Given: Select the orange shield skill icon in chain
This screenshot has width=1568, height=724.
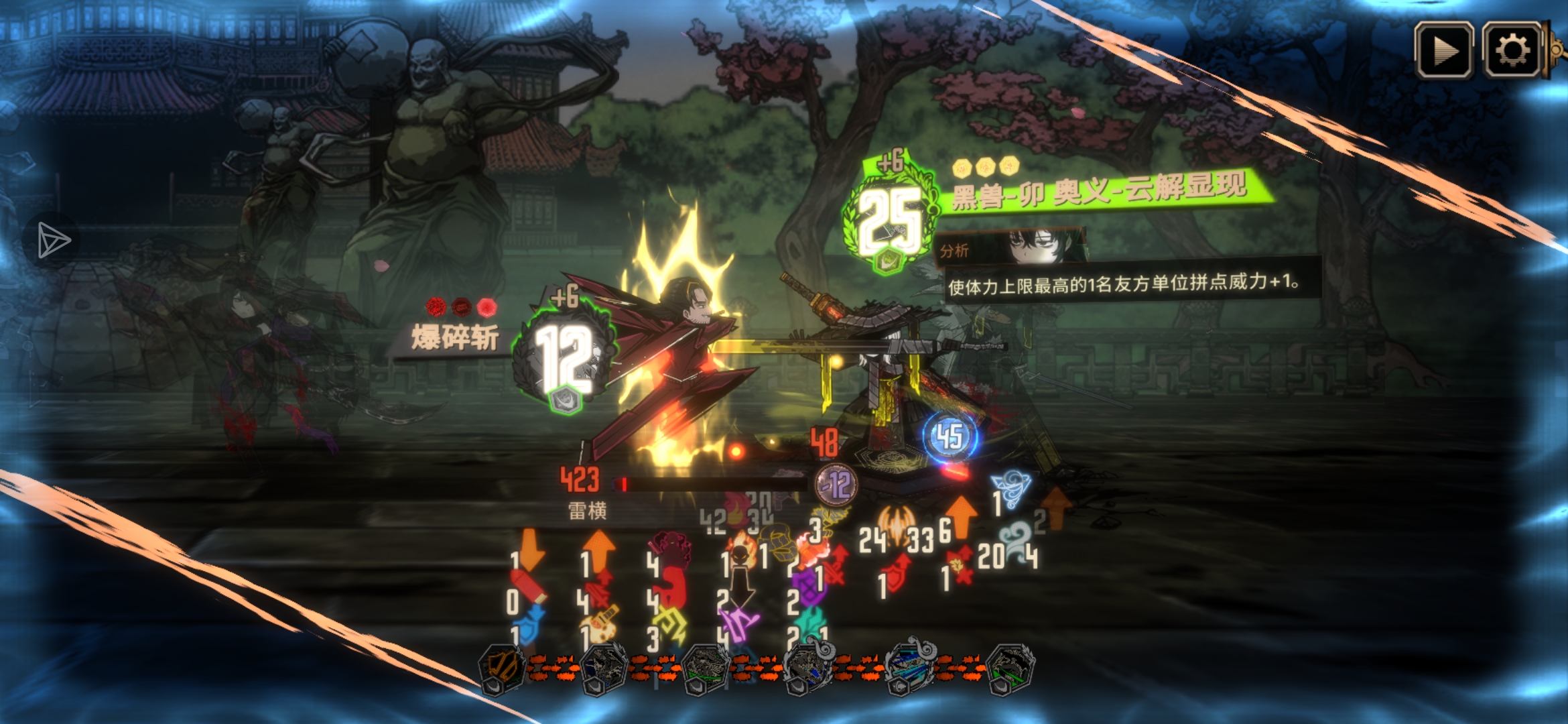Looking at the screenshot, I should click(501, 668).
